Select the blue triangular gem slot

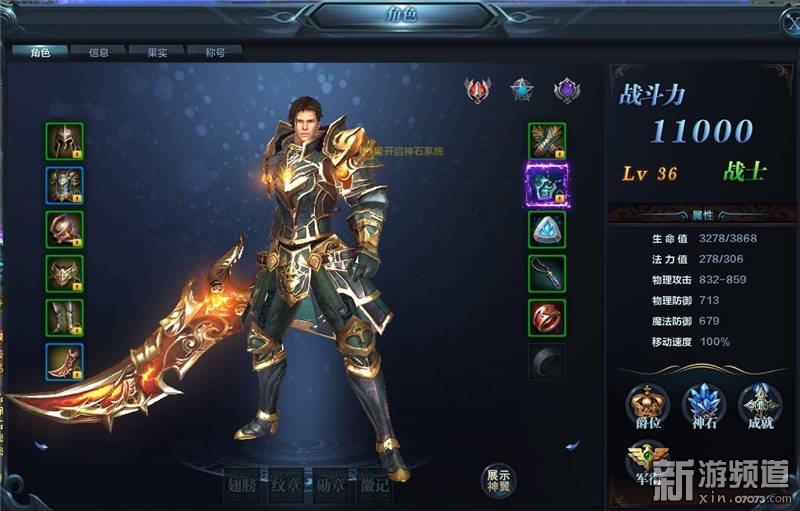pyautogui.click(x=547, y=229)
